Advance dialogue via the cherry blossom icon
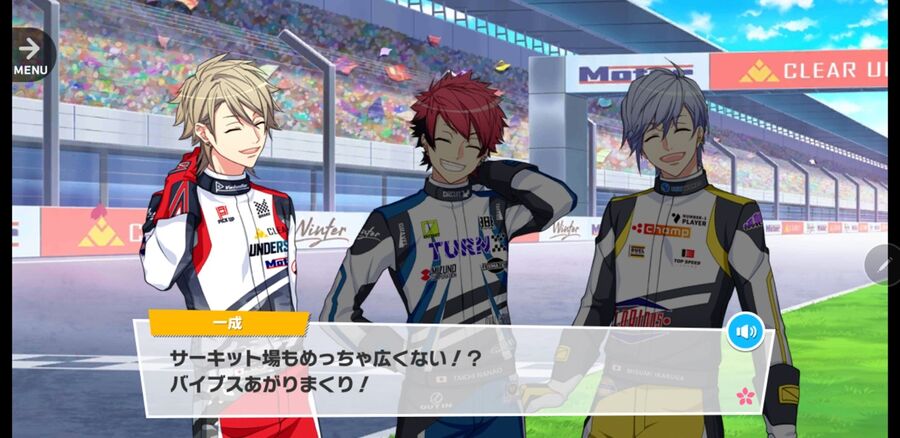The height and width of the screenshot is (438, 900). pos(745,396)
